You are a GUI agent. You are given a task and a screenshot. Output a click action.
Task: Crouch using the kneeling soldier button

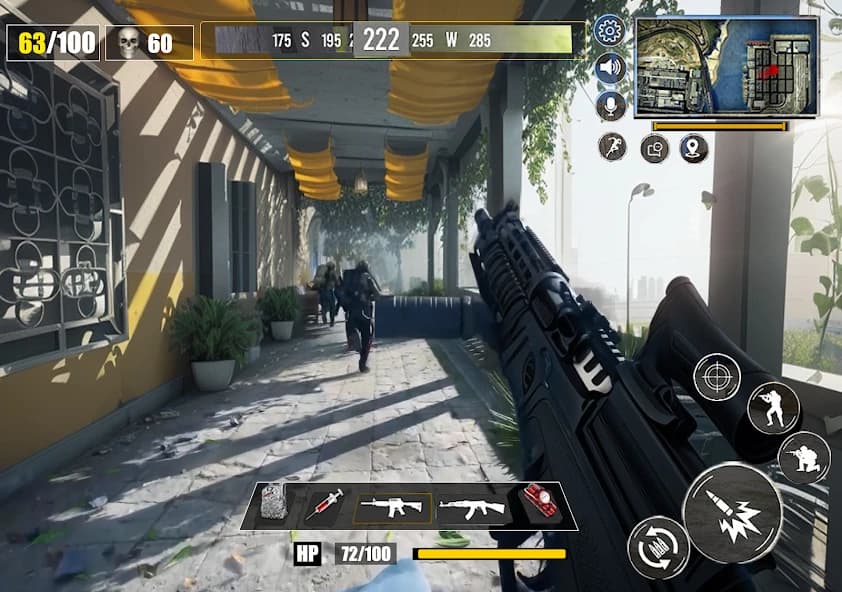tap(804, 458)
